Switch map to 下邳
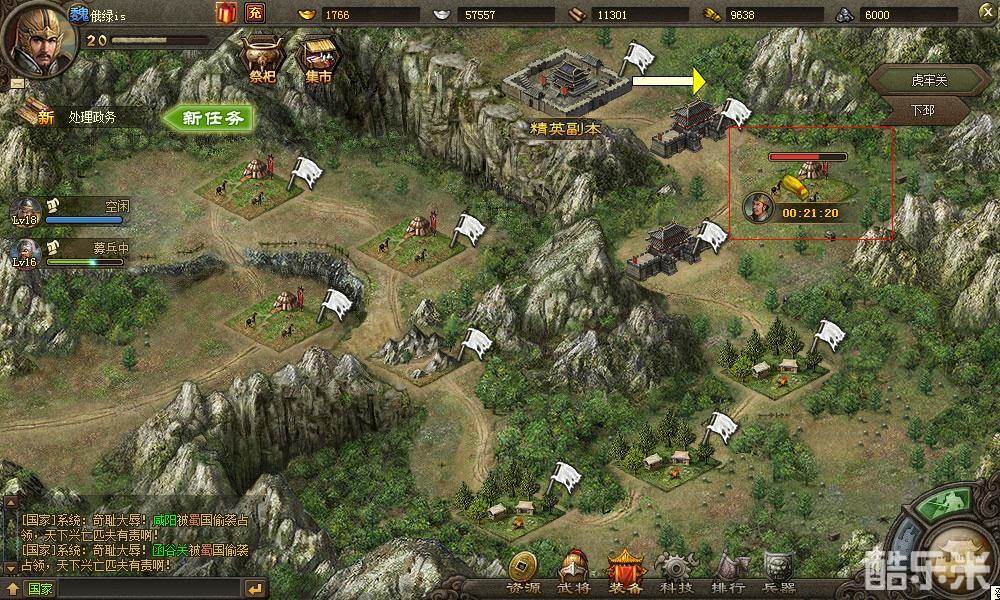This screenshot has height=600, width=1000. click(x=923, y=110)
